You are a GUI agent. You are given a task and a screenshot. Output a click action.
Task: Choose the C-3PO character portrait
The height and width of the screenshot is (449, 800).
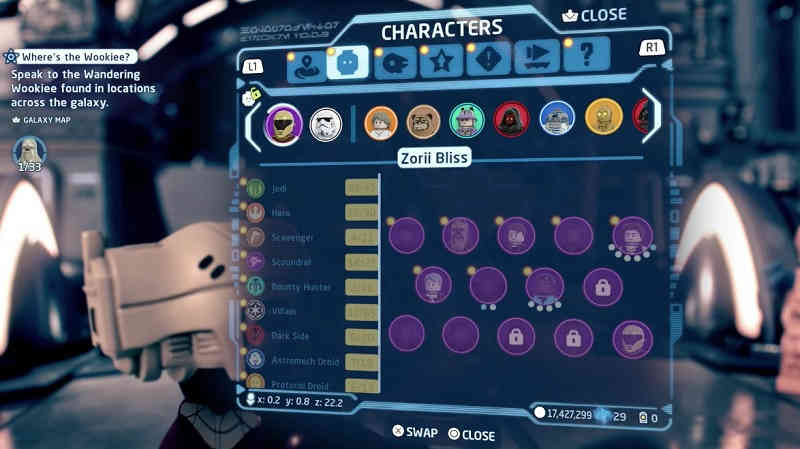tap(603, 120)
